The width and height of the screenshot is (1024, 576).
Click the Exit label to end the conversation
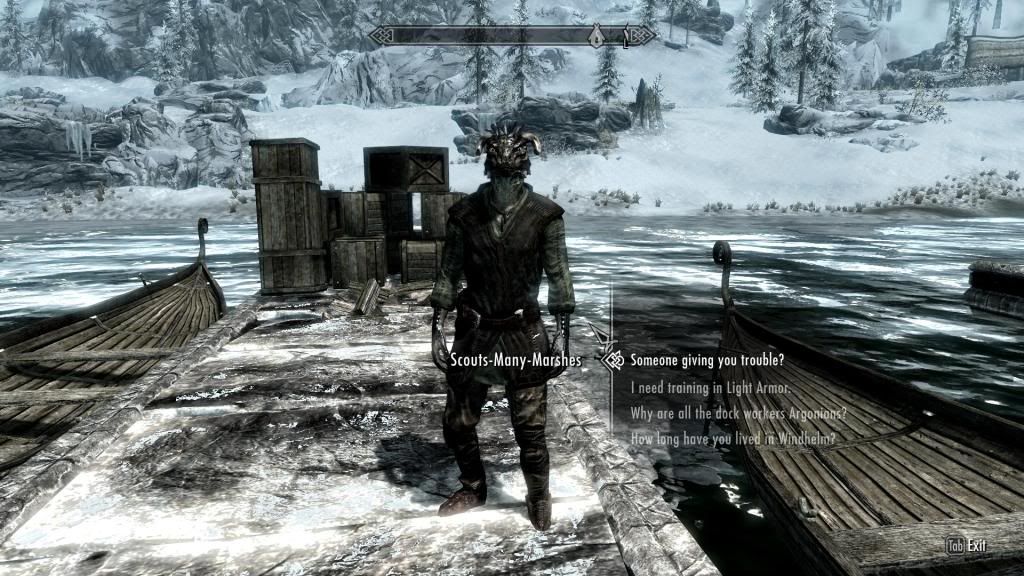point(976,546)
